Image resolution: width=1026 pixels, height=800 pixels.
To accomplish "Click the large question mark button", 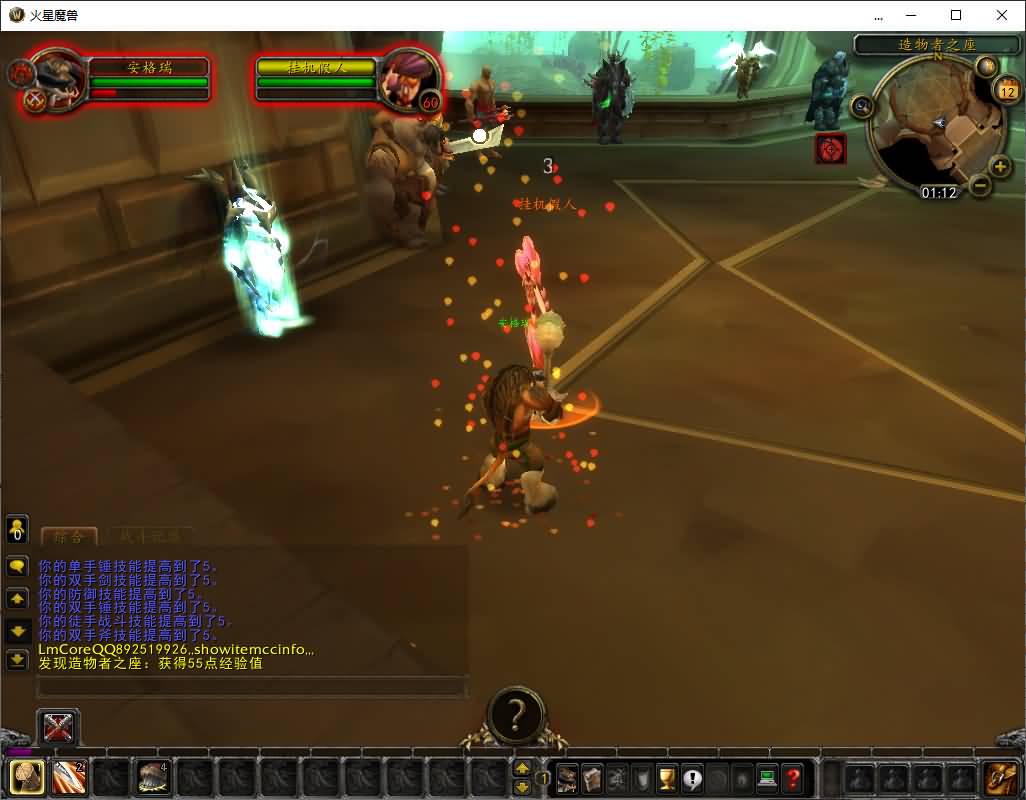I will pyautogui.click(x=516, y=714).
